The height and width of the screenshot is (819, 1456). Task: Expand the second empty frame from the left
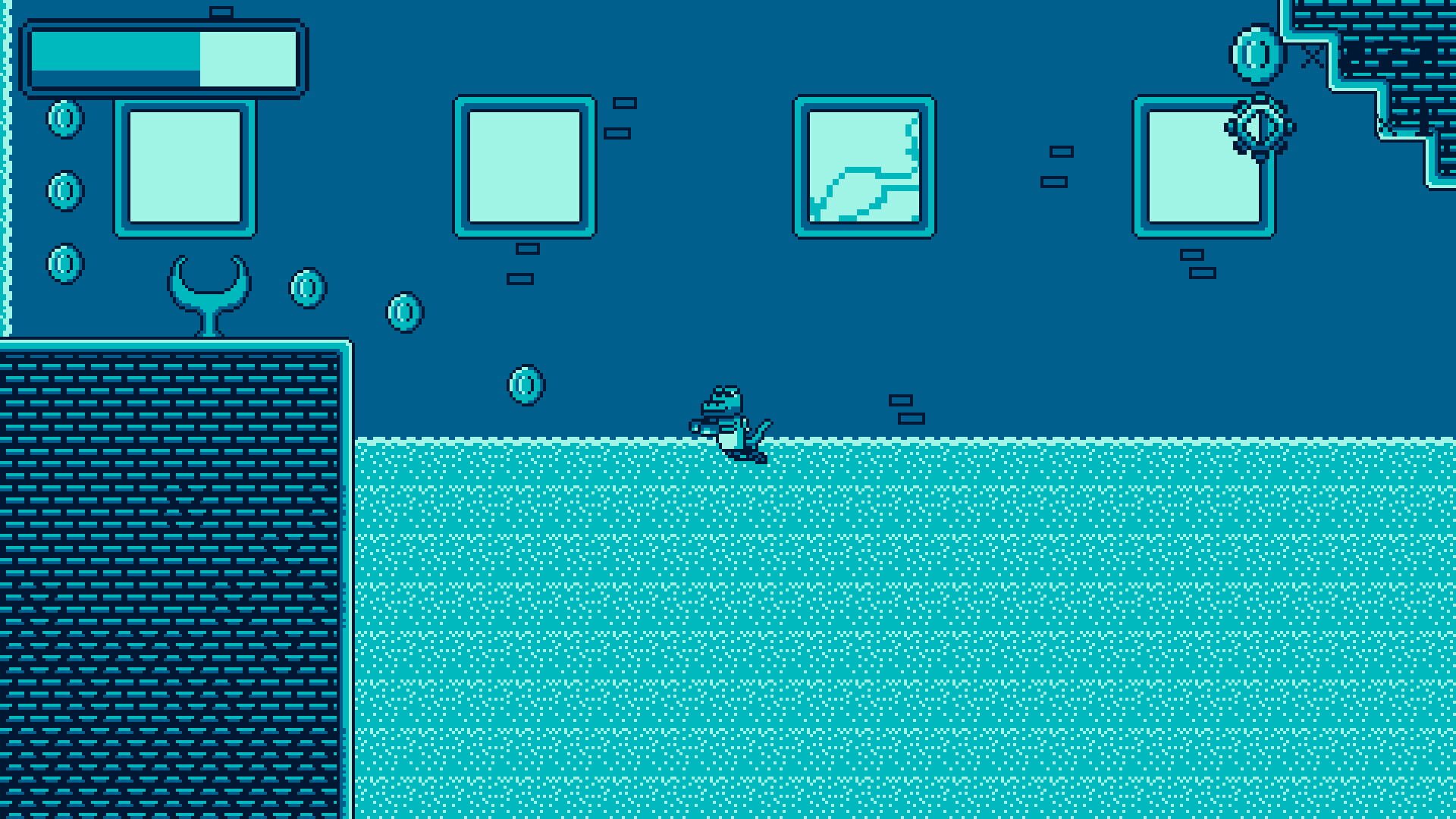525,165
